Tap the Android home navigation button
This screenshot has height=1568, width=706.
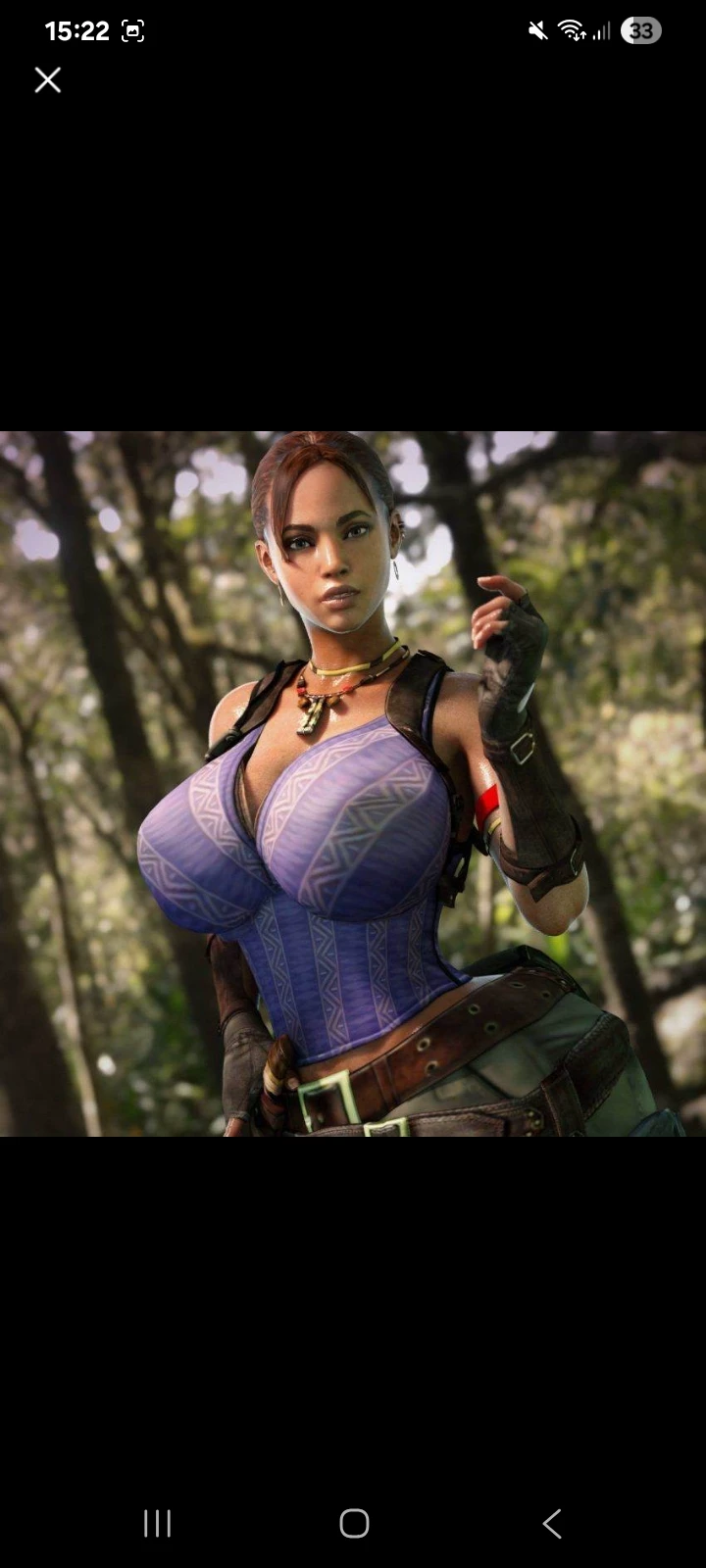coord(354,1523)
